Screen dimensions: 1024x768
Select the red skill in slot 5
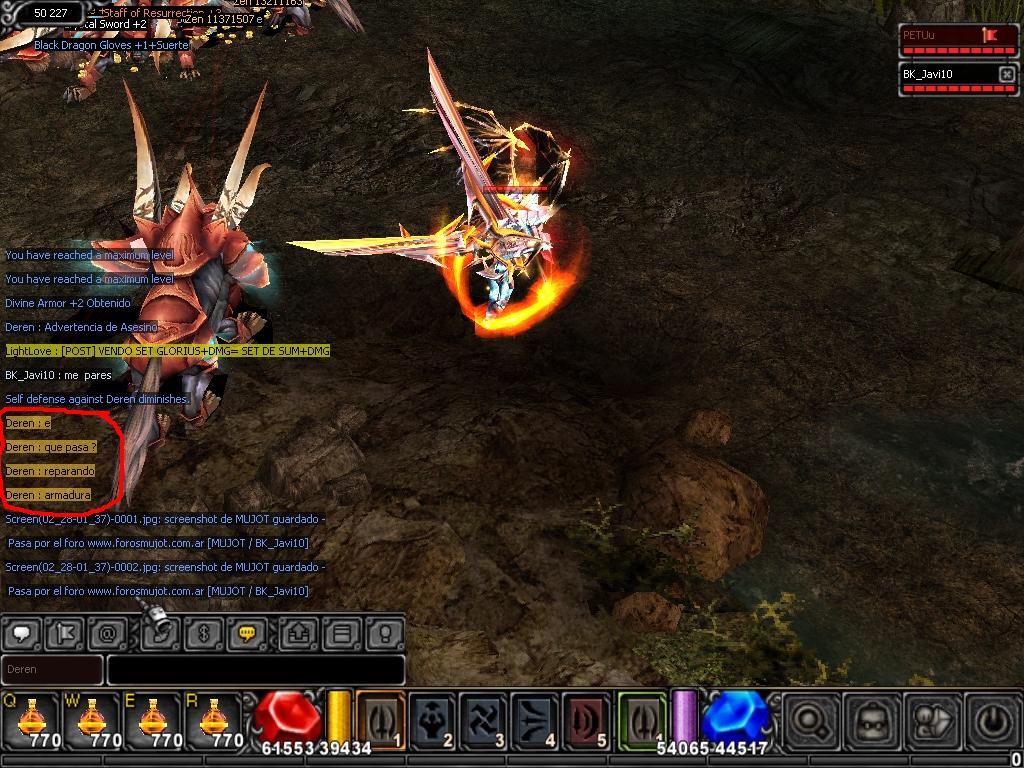click(586, 719)
